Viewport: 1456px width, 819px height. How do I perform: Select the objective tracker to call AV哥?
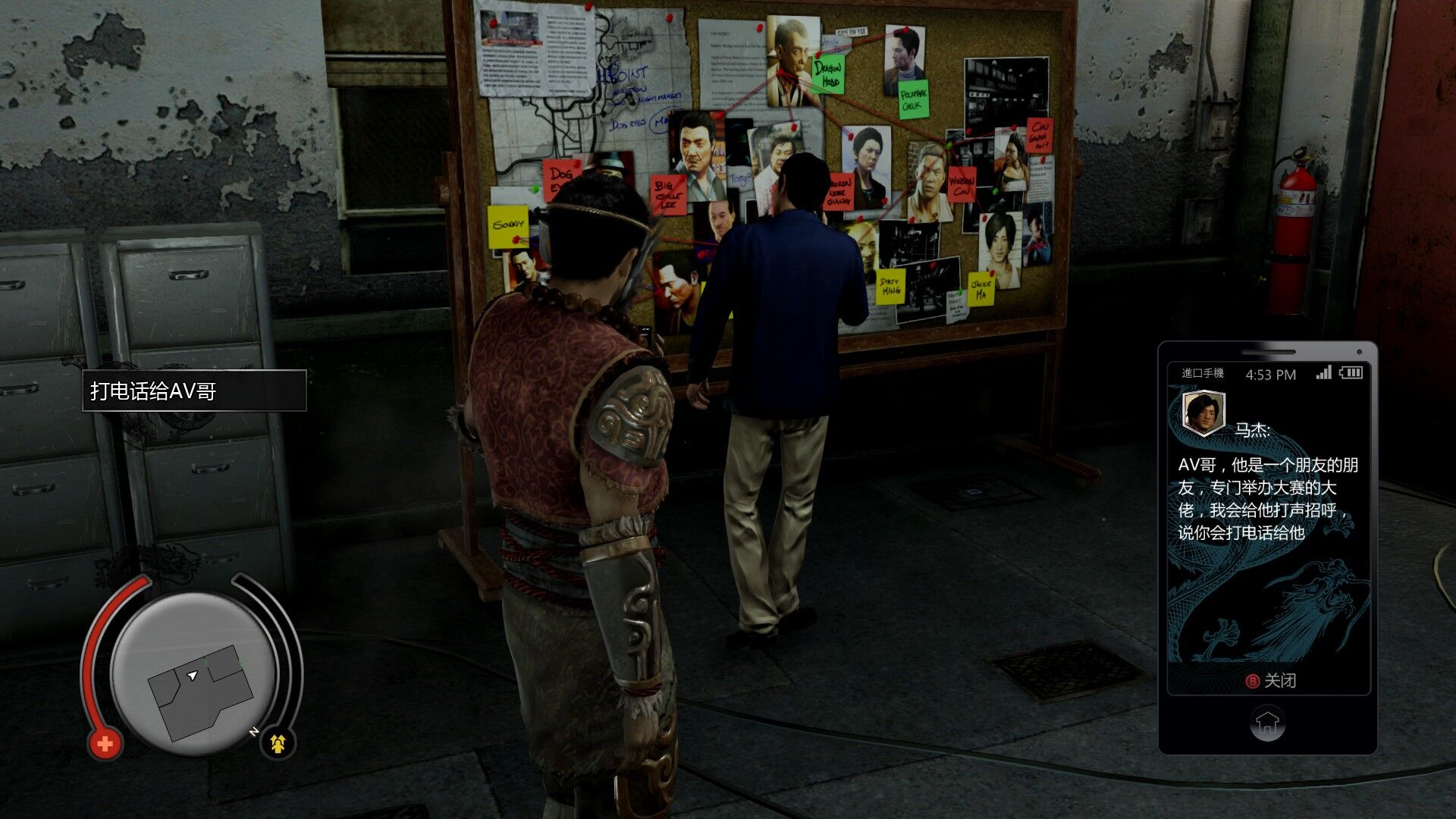[x=194, y=391]
